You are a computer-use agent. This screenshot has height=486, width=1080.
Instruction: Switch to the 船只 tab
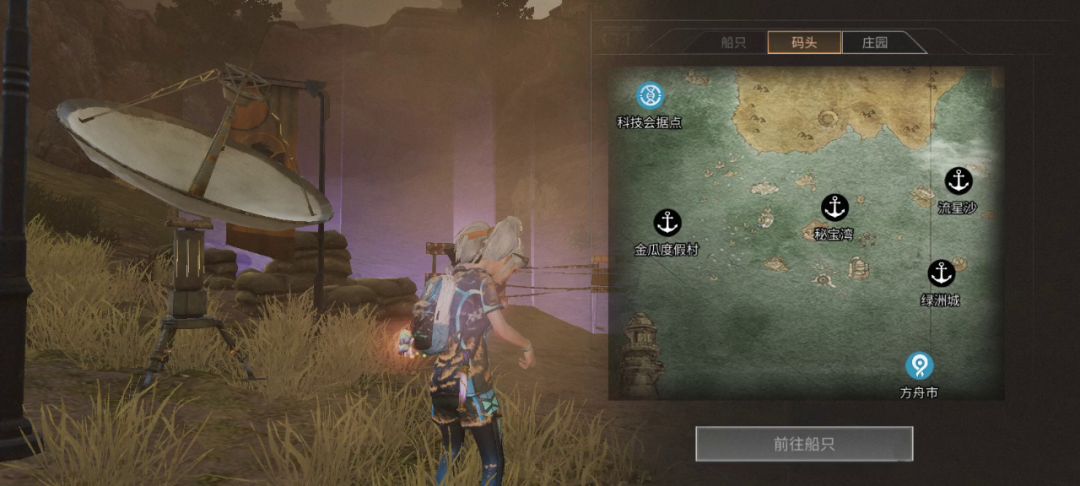click(x=733, y=43)
